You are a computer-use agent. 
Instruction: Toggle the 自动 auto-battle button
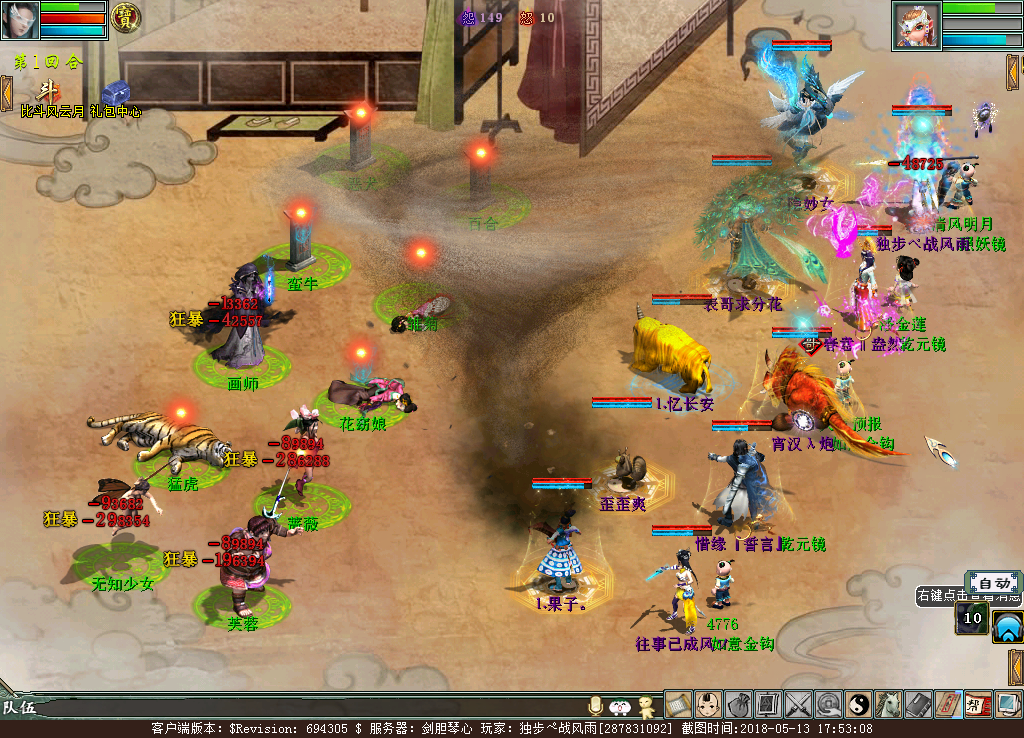(x=993, y=583)
